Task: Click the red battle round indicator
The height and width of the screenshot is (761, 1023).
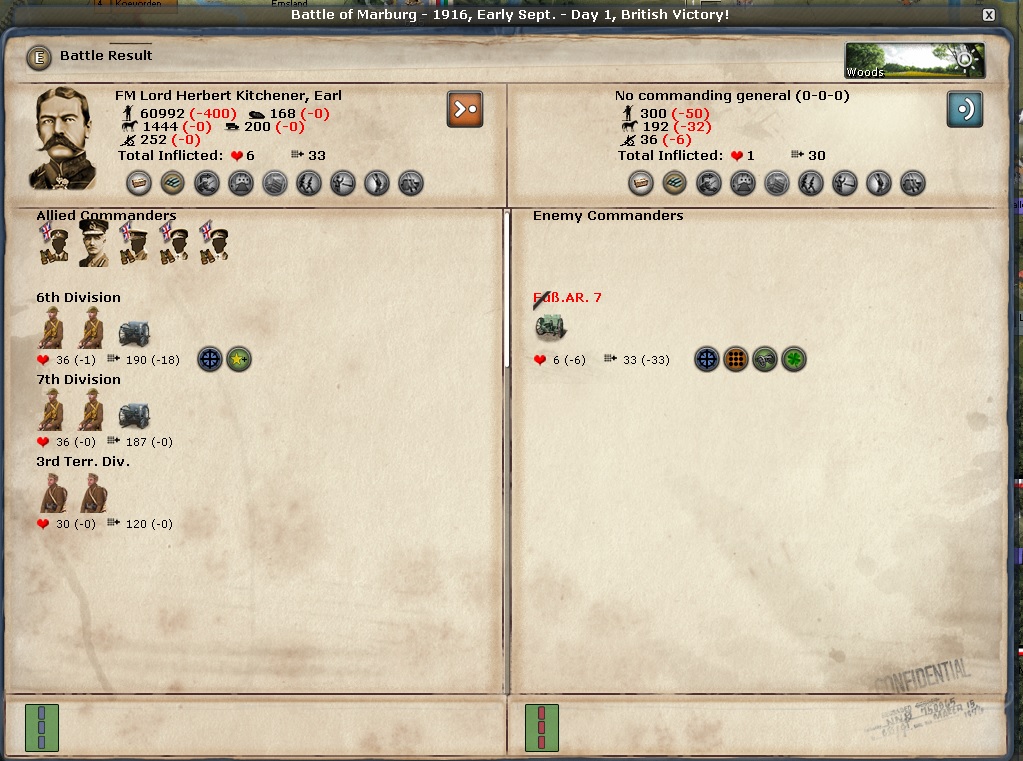Action: click(542, 727)
